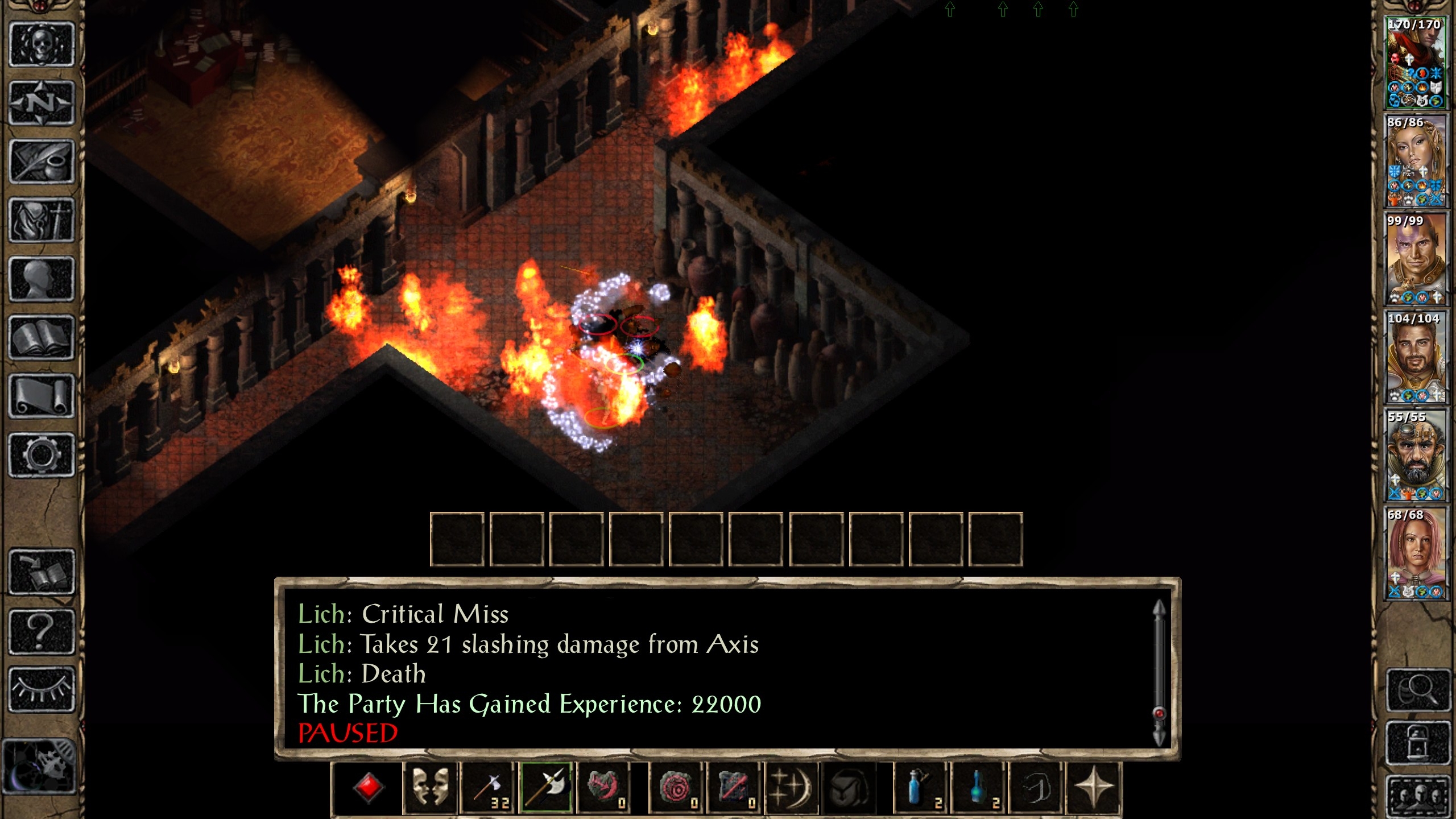Toggle the rest button with closed eye

pos(42,689)
